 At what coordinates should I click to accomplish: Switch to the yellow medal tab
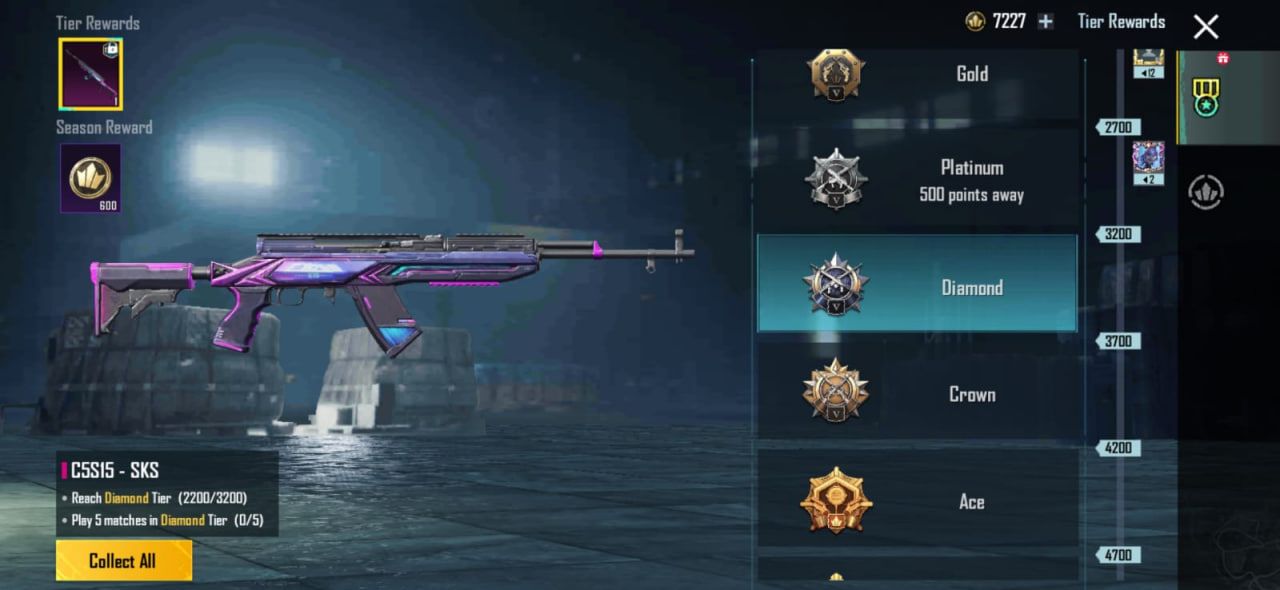[1206, 97]
